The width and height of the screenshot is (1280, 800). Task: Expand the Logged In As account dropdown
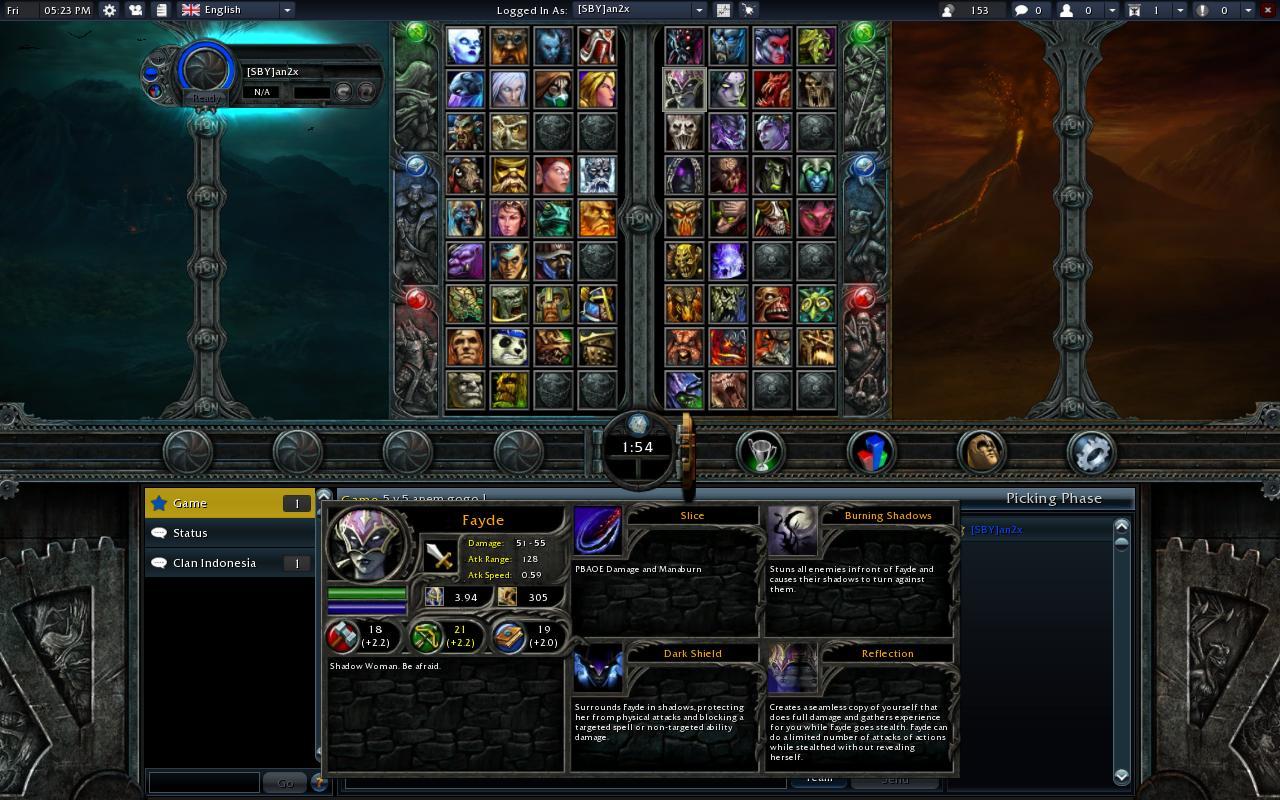click(x=700, y=9)
